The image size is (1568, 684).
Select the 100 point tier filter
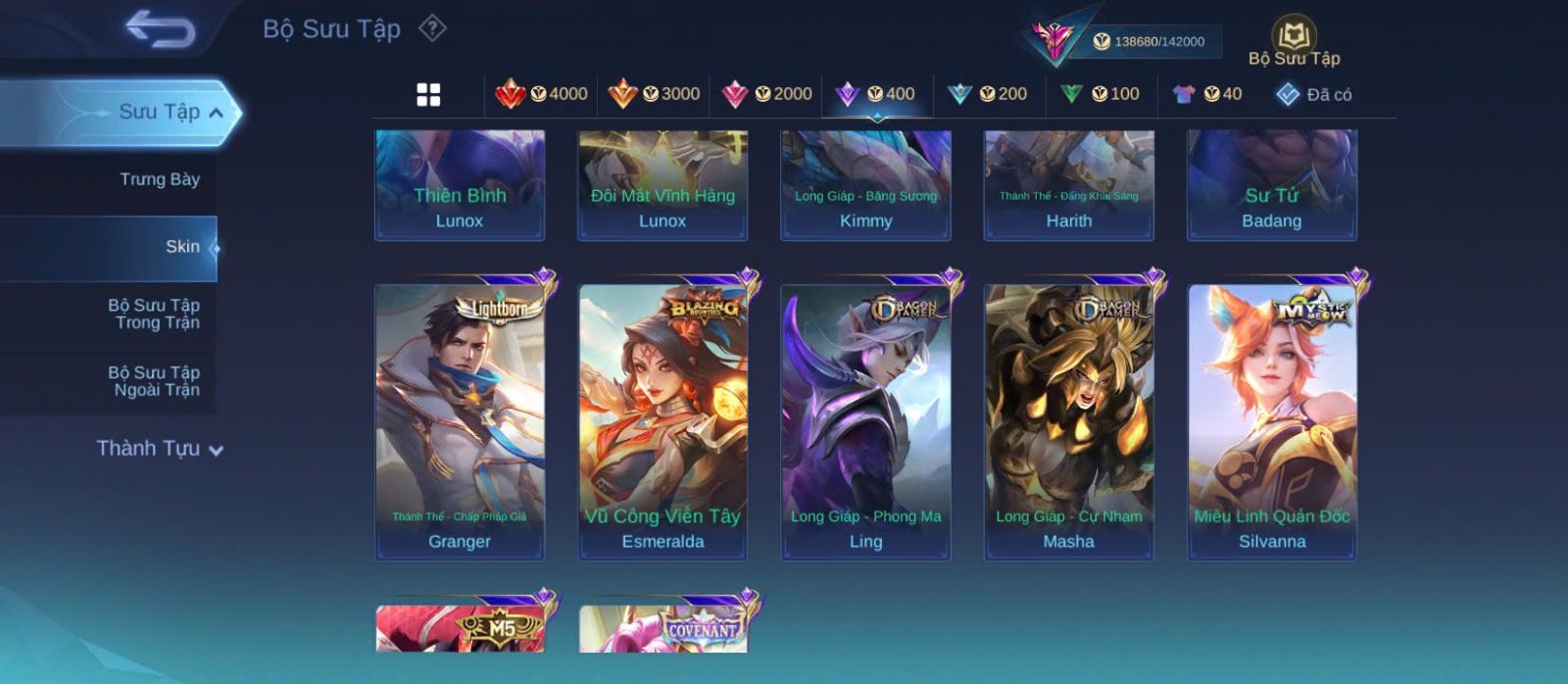(1099, 94)
